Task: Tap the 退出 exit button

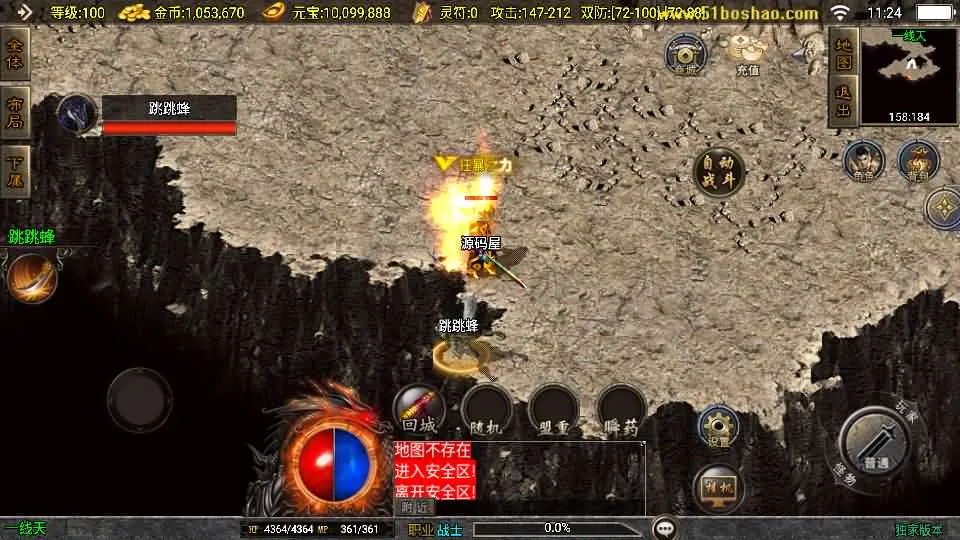Action: point(843,102)
